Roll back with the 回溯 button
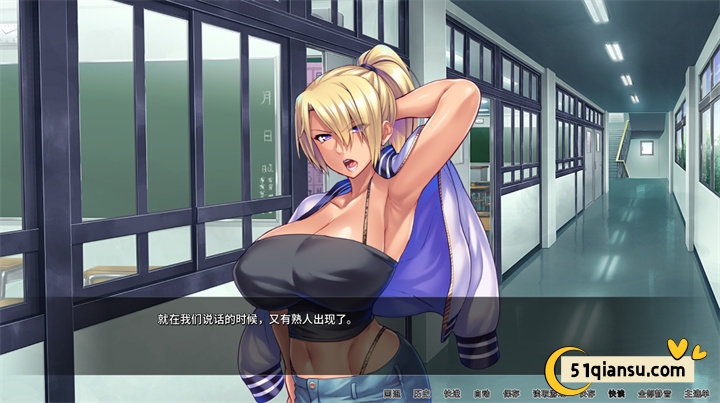Image resolution: width=720 pixels, height=403 pixels. (392, 393)
